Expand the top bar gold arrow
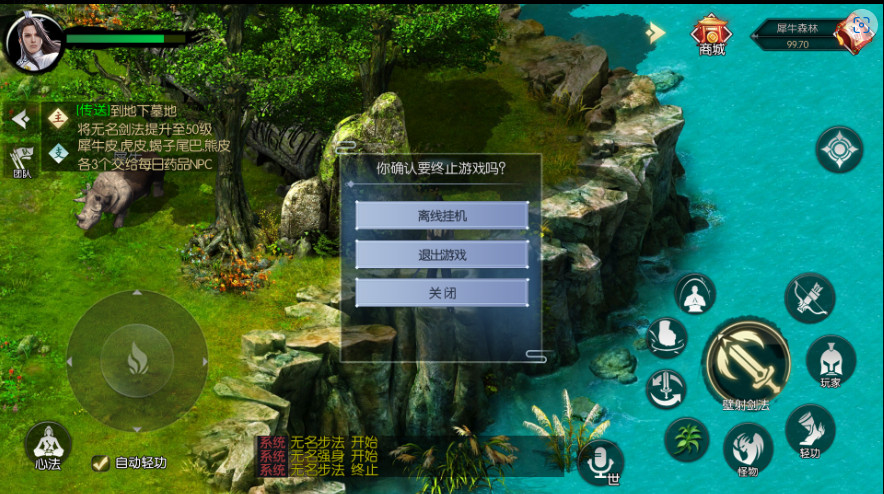The width and height of the screenshot is (884, 494). click(655, 32)
